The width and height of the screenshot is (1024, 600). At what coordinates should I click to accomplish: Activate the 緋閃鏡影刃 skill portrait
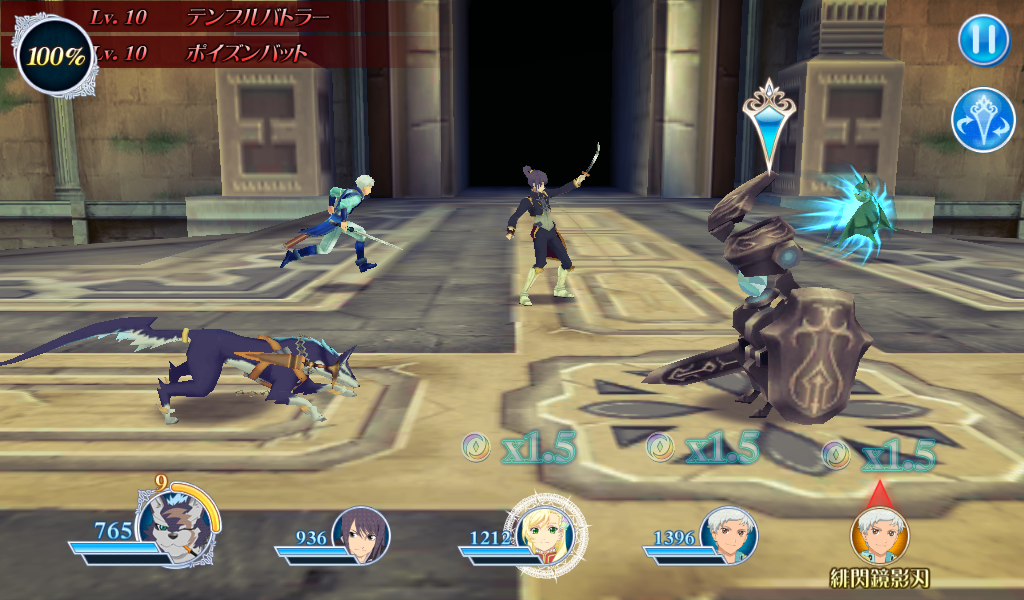coord(880,537)
